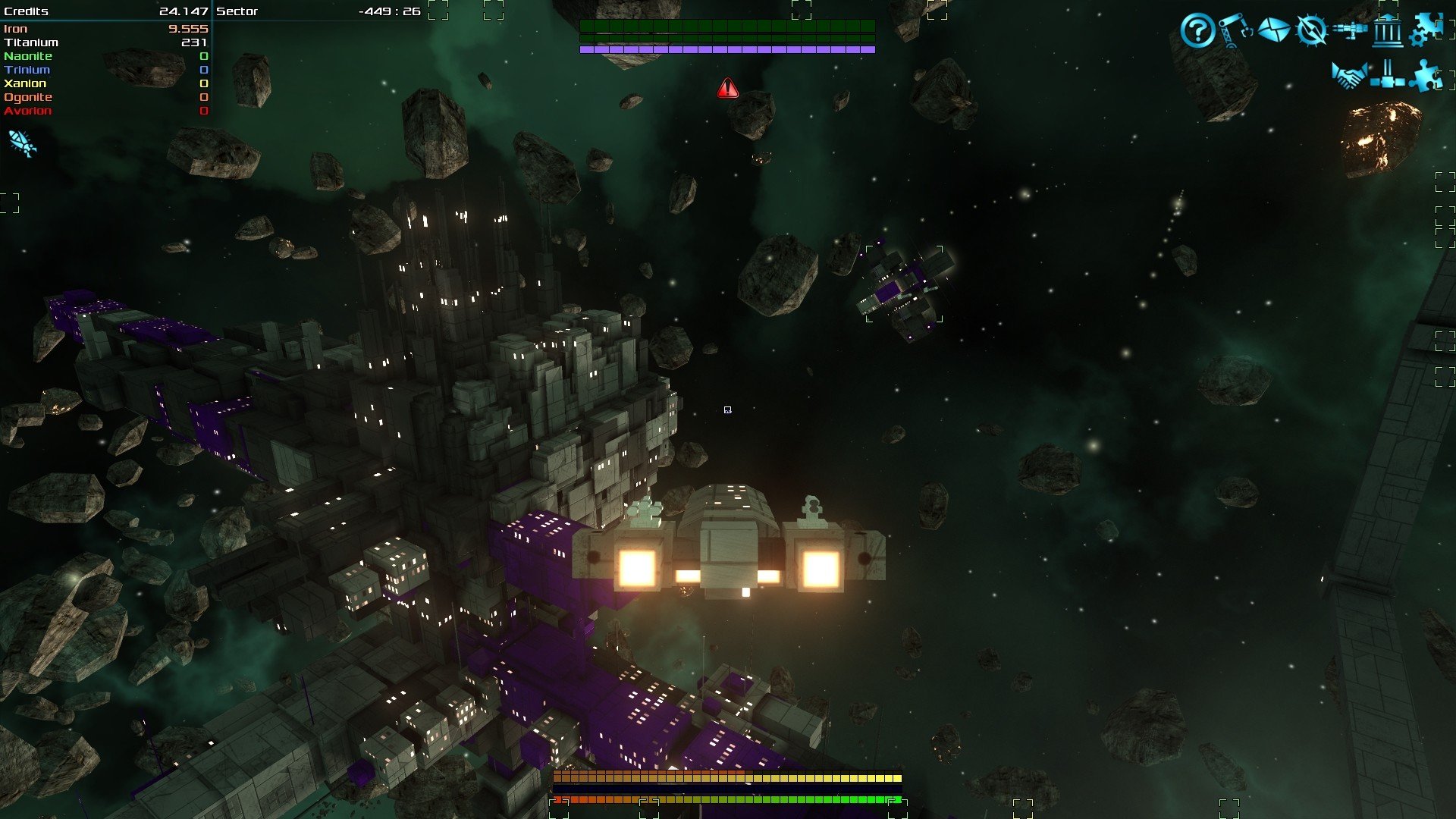Open the columned bank building icon
This screenshot has width=1456, height=819.
pos(1388,32)
